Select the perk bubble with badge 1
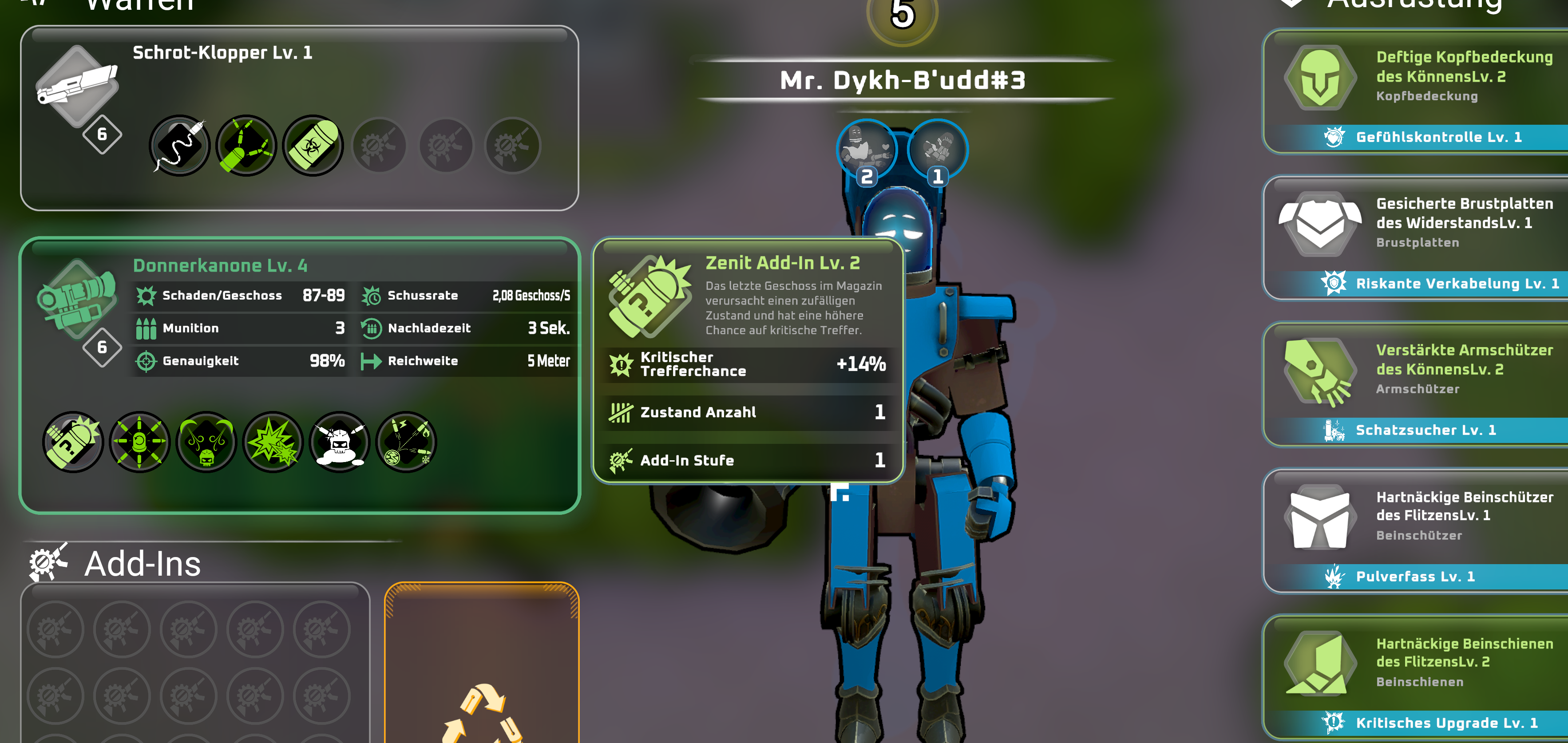 [x=938, y=150]
